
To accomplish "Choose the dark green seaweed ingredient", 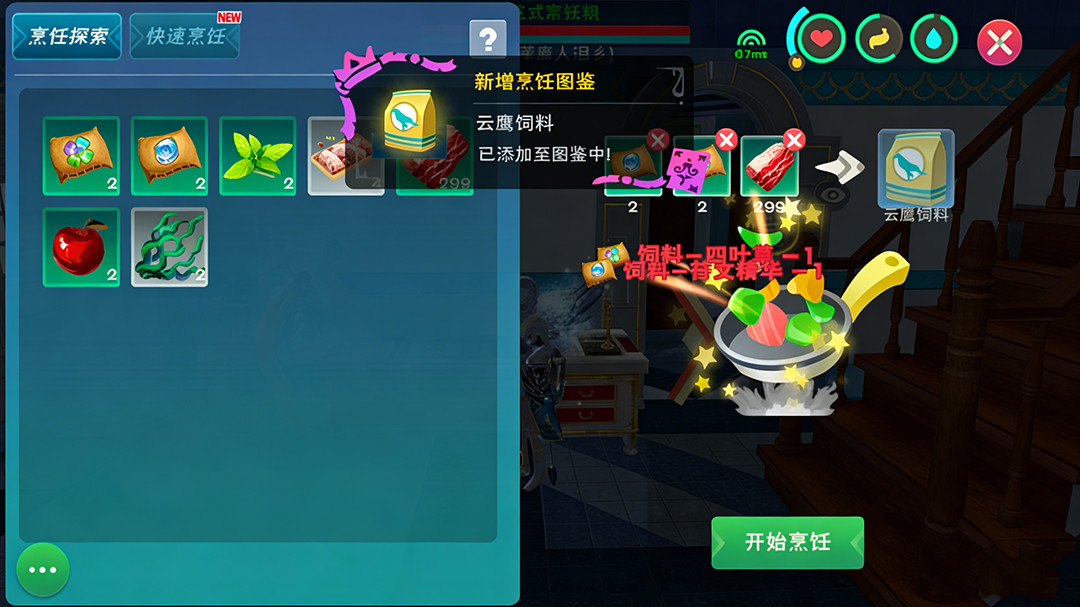I will pos(169,247).
